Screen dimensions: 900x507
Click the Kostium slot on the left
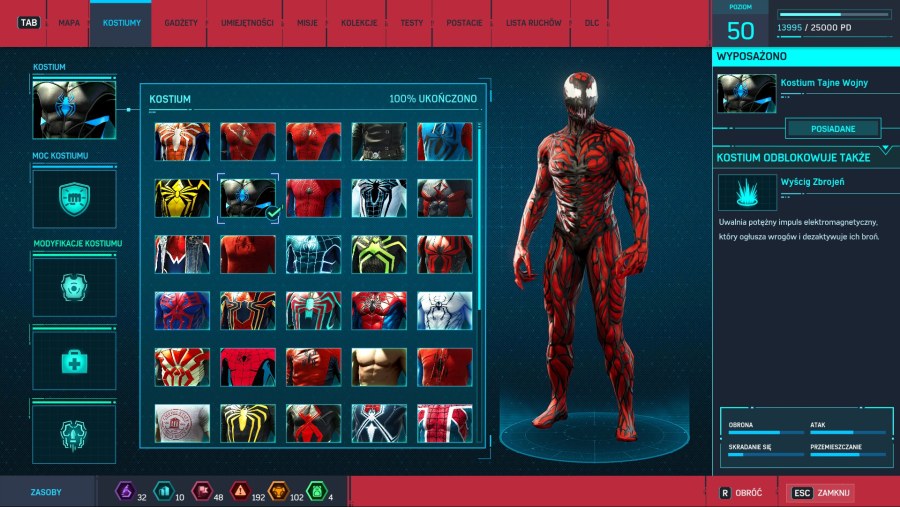(74, 109)
